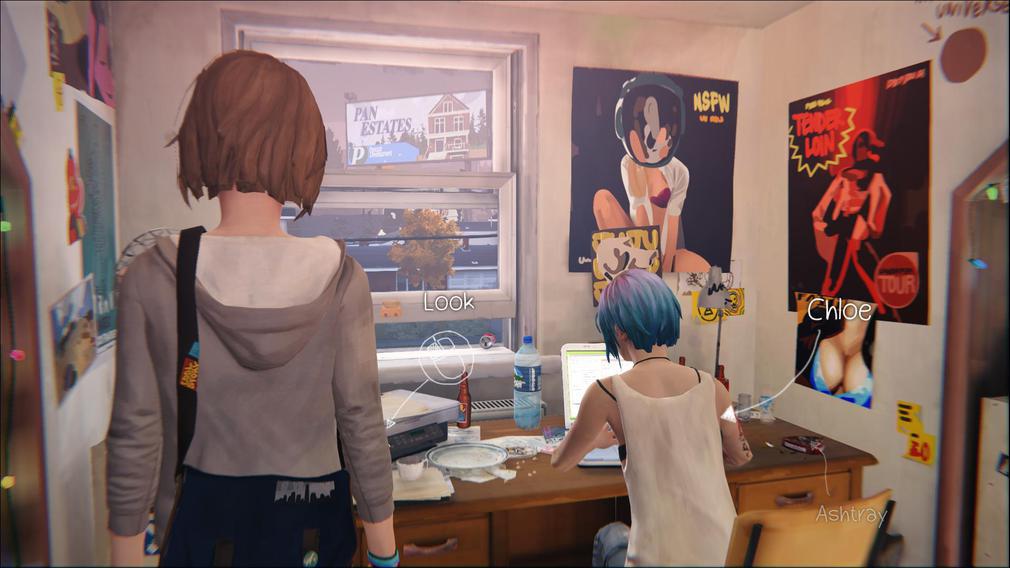Select the Chloe interaction label
This screenshot has width=1010, height=568.
click(840, 310)
